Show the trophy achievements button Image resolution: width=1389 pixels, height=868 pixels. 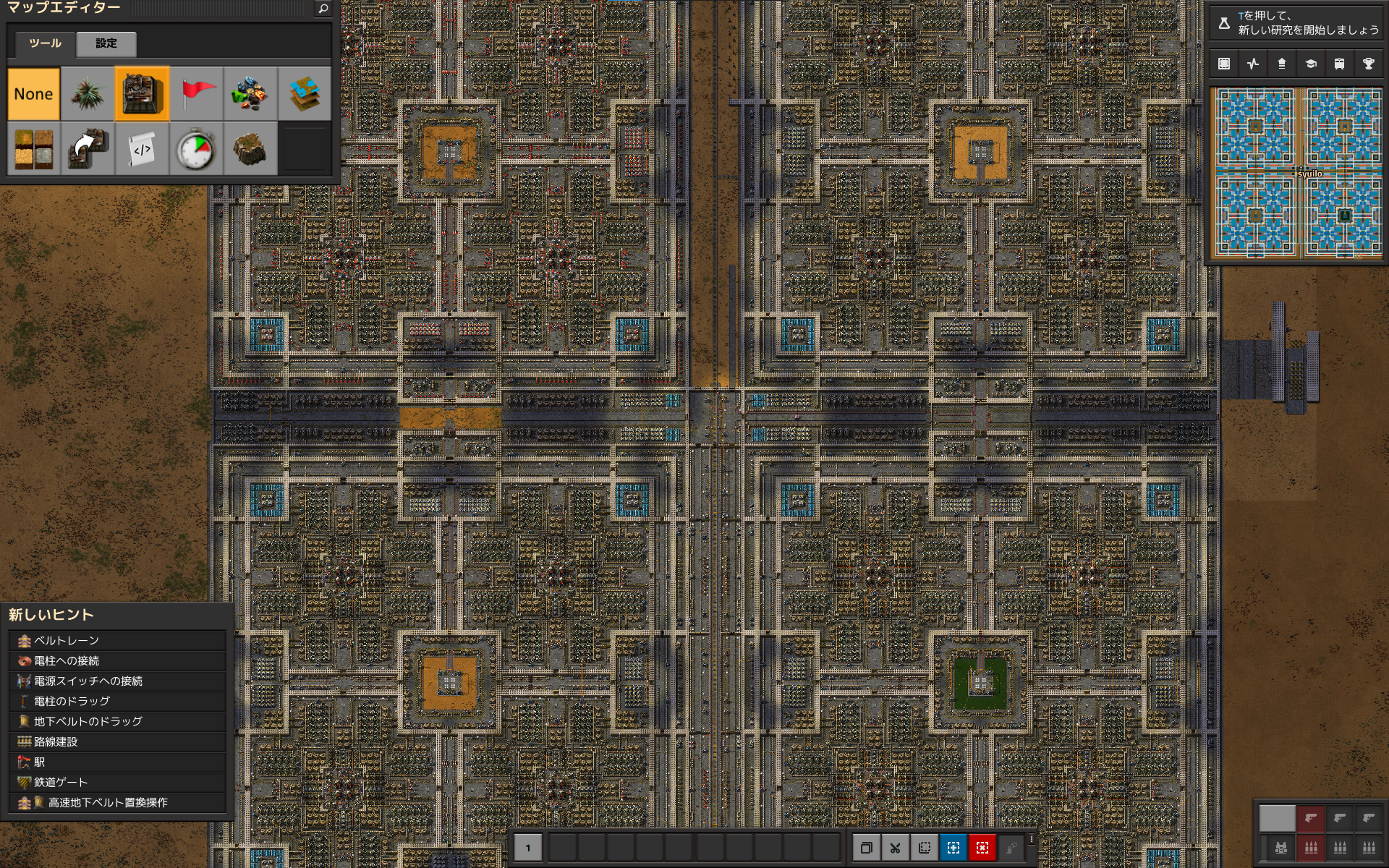(1368, 64)
